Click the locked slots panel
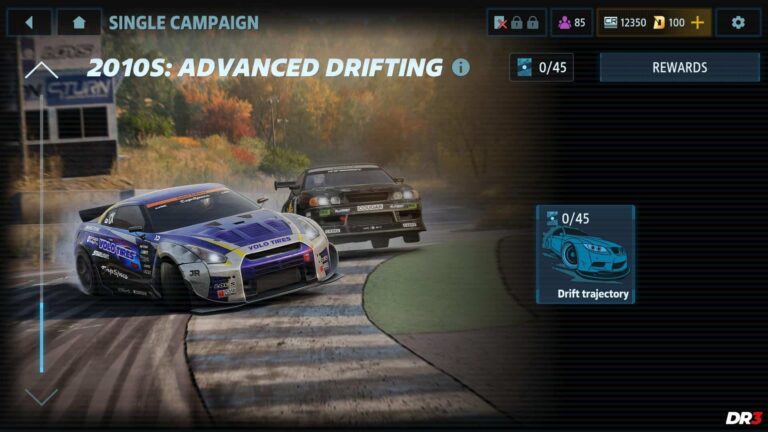This screenshot has width=768, height=432. [516, 22]
